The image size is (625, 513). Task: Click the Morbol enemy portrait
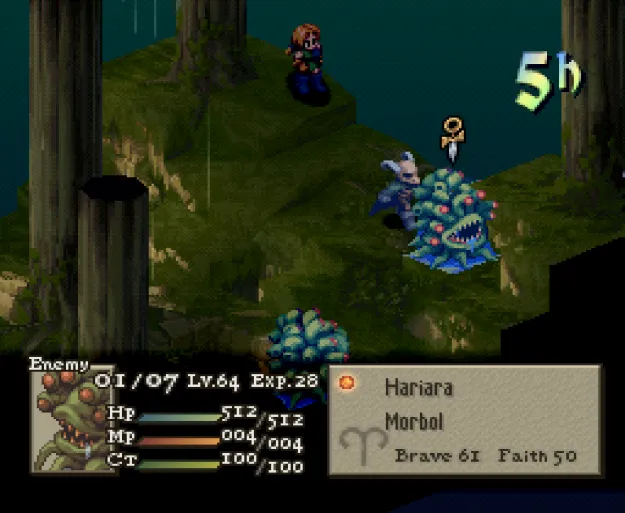[72, 418]
